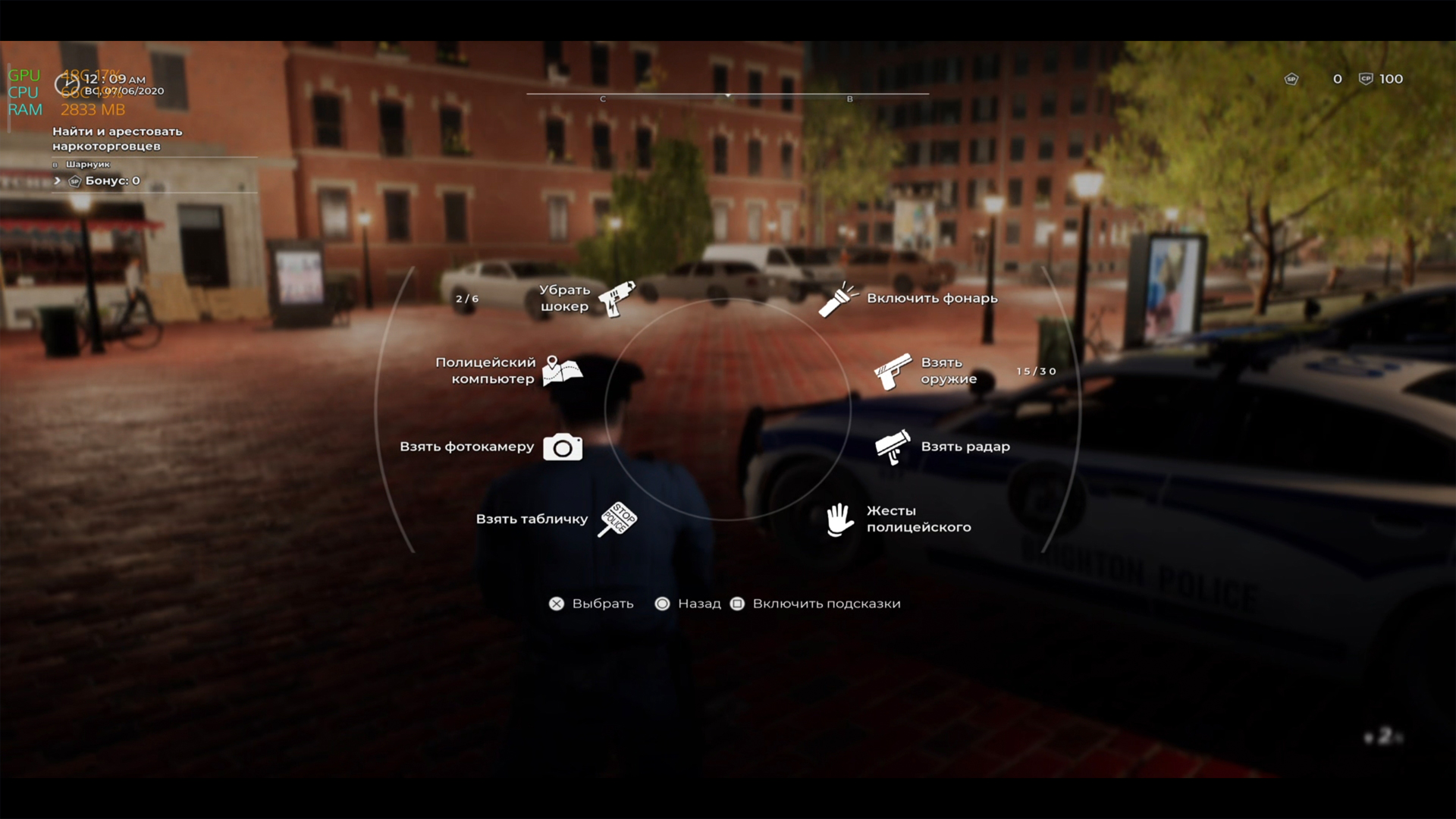Image resolution: width=1456 pixels, height=819 pixels.
Task: Choose "Включить фонарь" flashlight option
Action: 838,299
